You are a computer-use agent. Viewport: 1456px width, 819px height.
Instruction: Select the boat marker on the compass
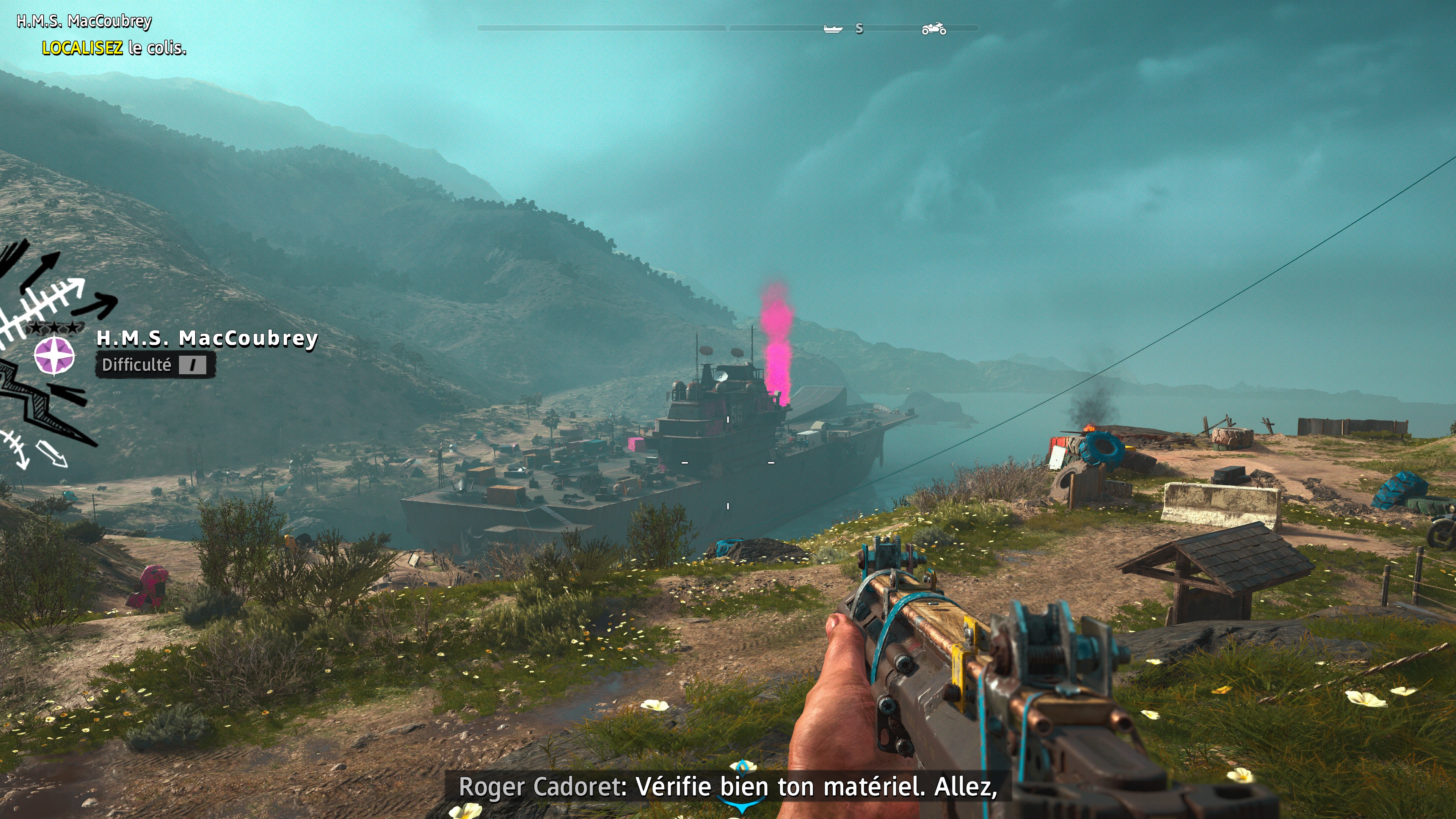(833, 29)
